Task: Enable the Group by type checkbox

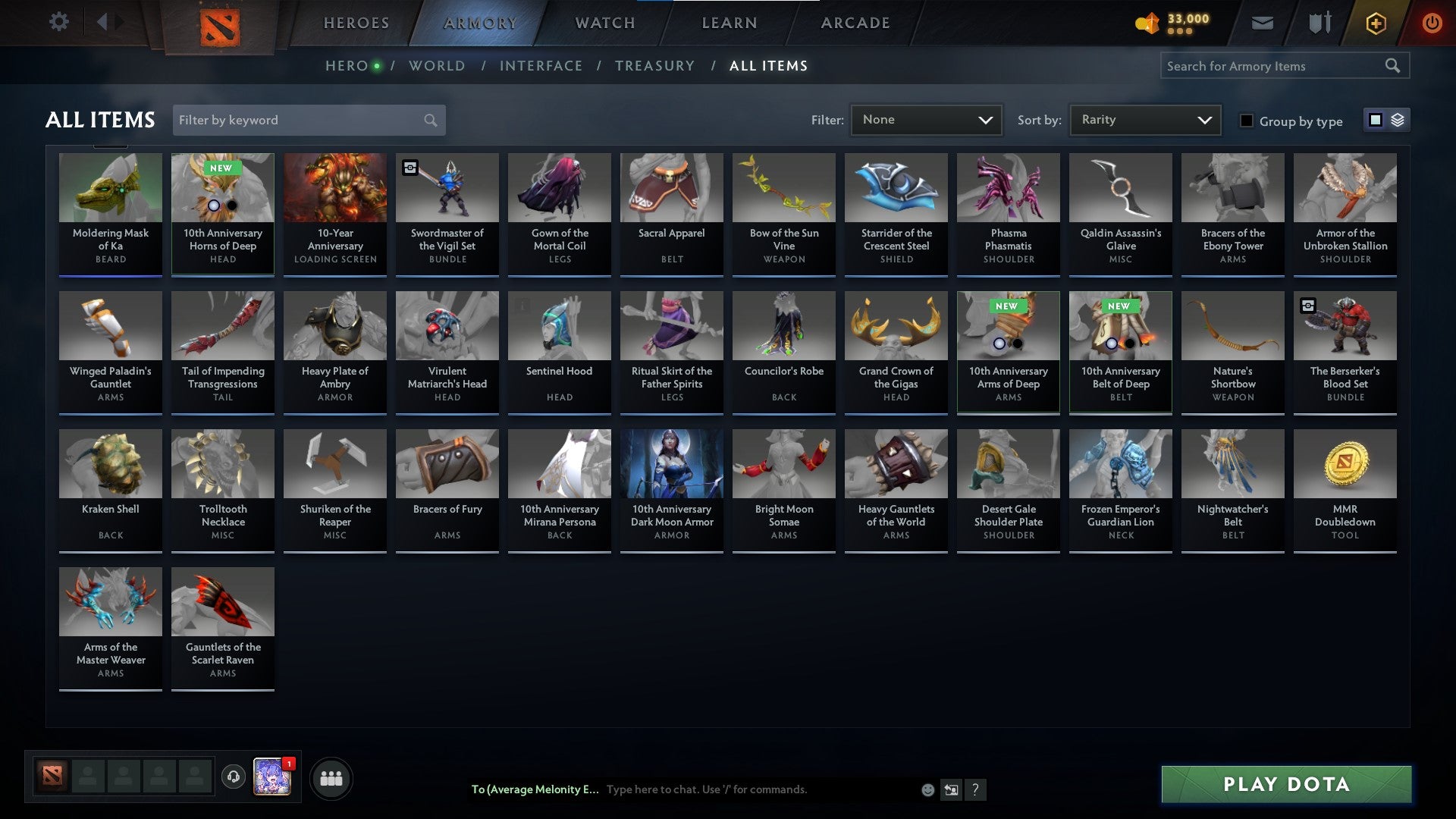Action: [1246, 121]
